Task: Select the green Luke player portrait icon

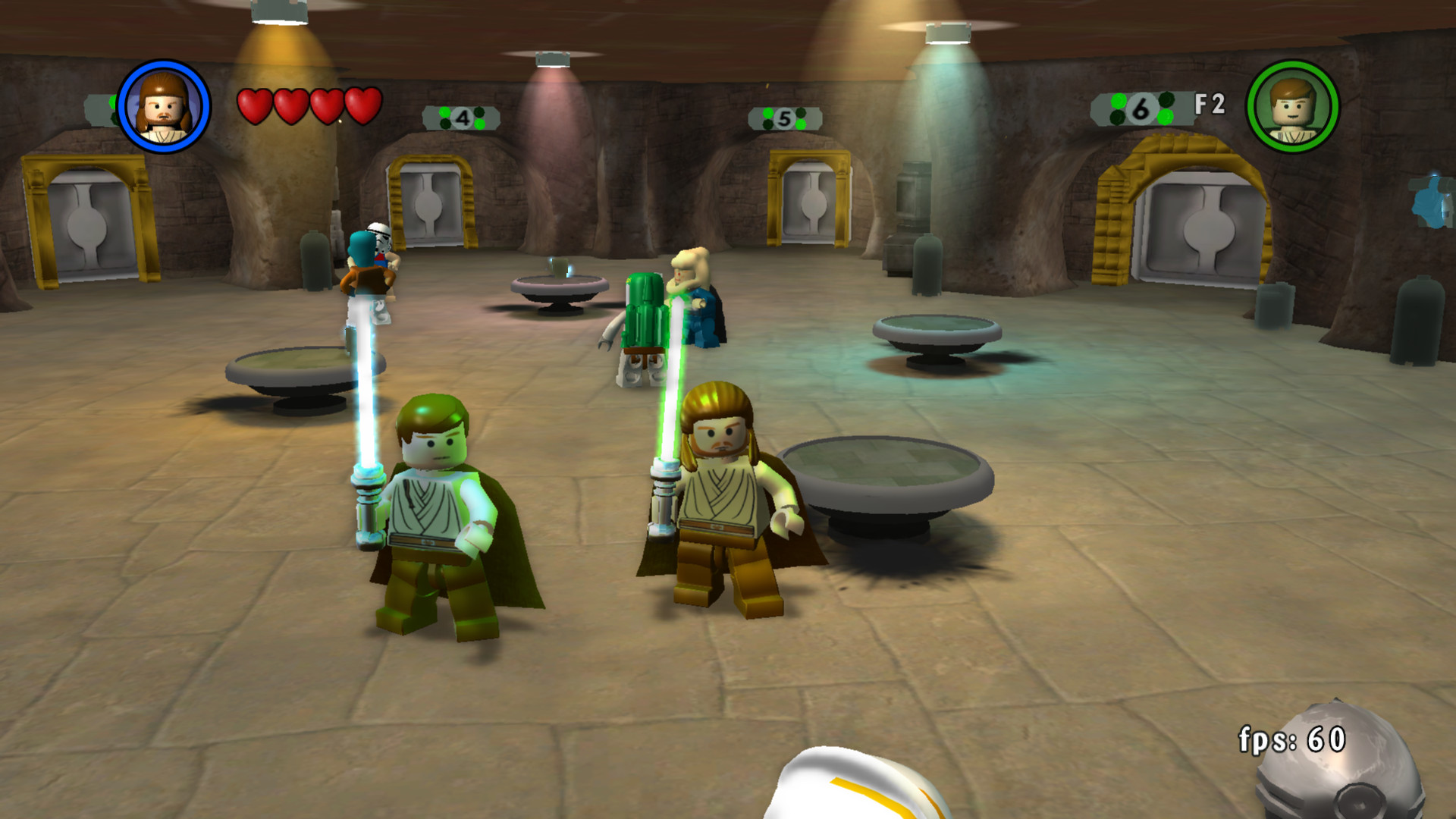Action: (1293, 107)
